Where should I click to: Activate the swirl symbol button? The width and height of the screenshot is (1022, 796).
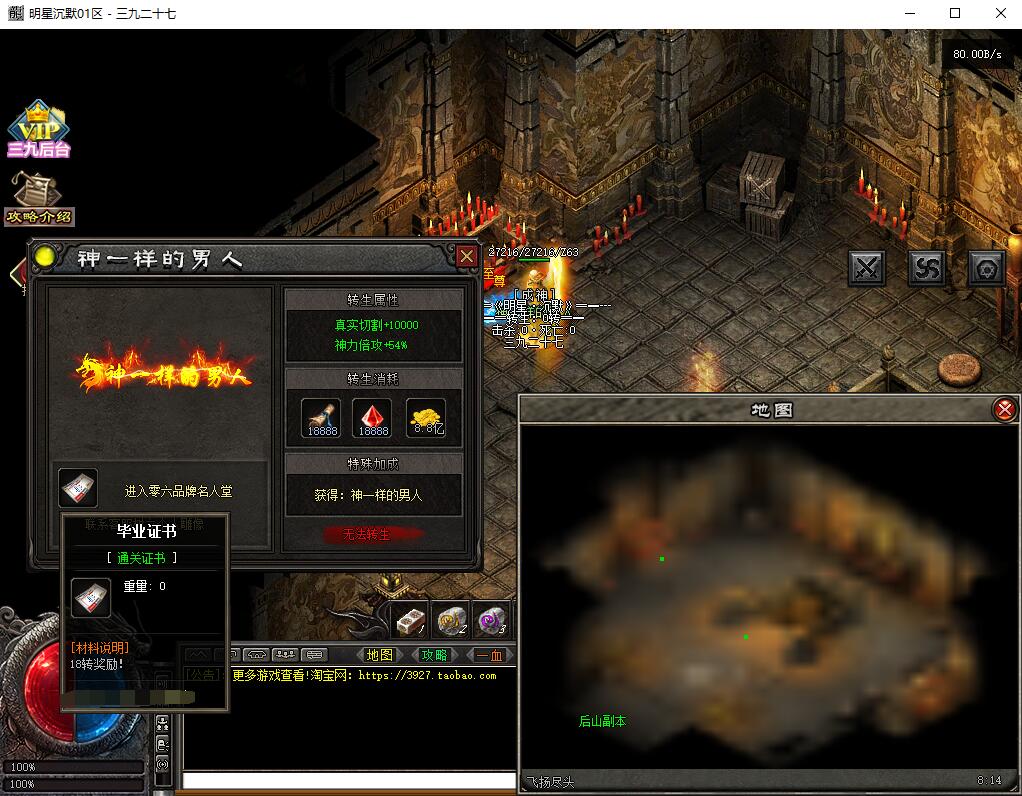pos(927,267)
